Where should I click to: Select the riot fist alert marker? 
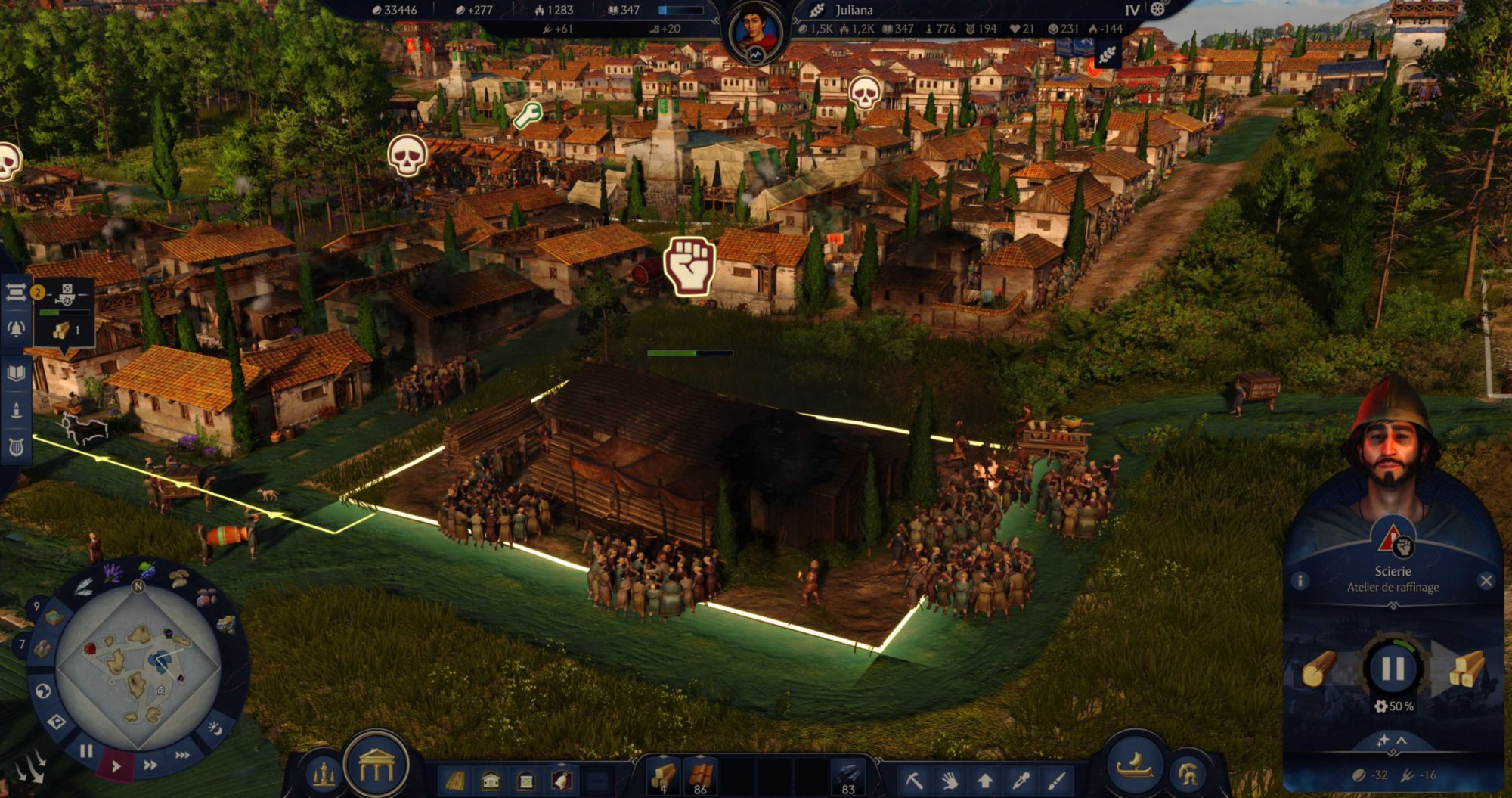tap(689, 265)
